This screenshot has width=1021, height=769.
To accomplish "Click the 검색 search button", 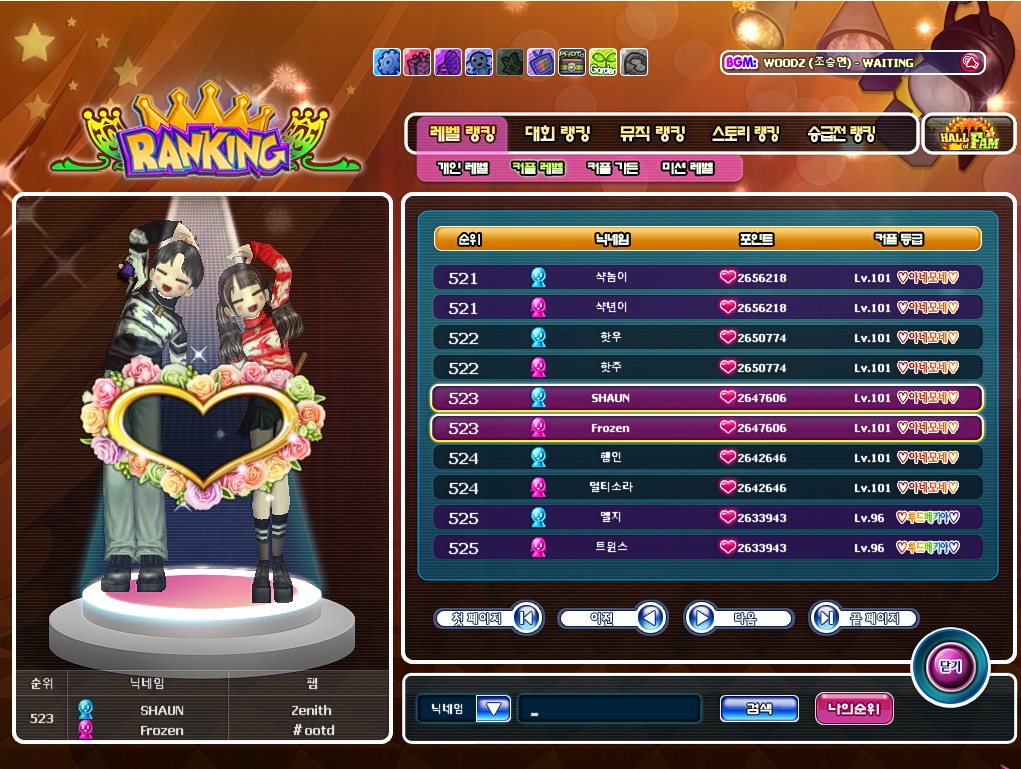I will point(759,709).
